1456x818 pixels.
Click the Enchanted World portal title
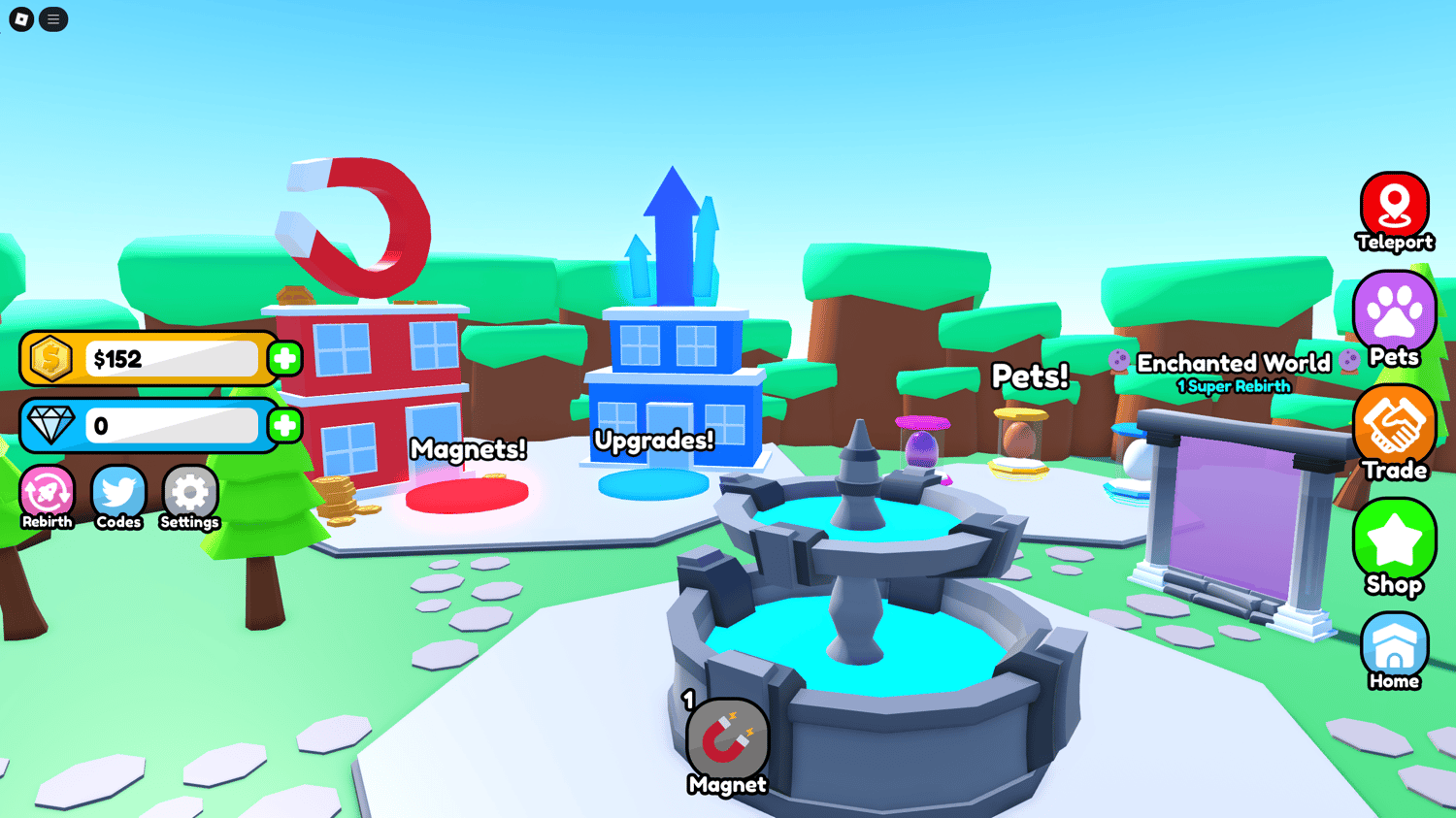1233,363
